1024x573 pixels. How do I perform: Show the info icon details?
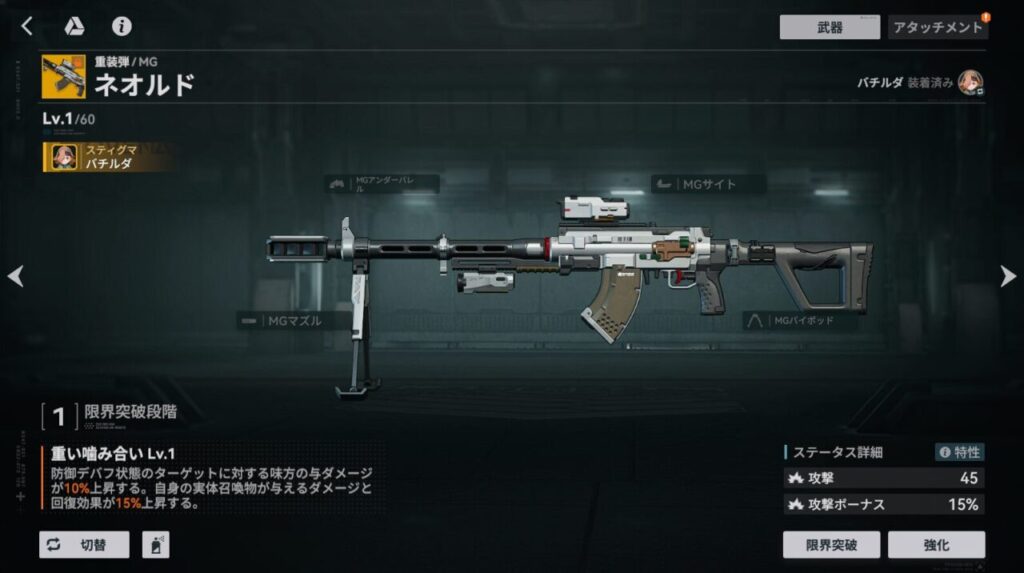(122, 27)
